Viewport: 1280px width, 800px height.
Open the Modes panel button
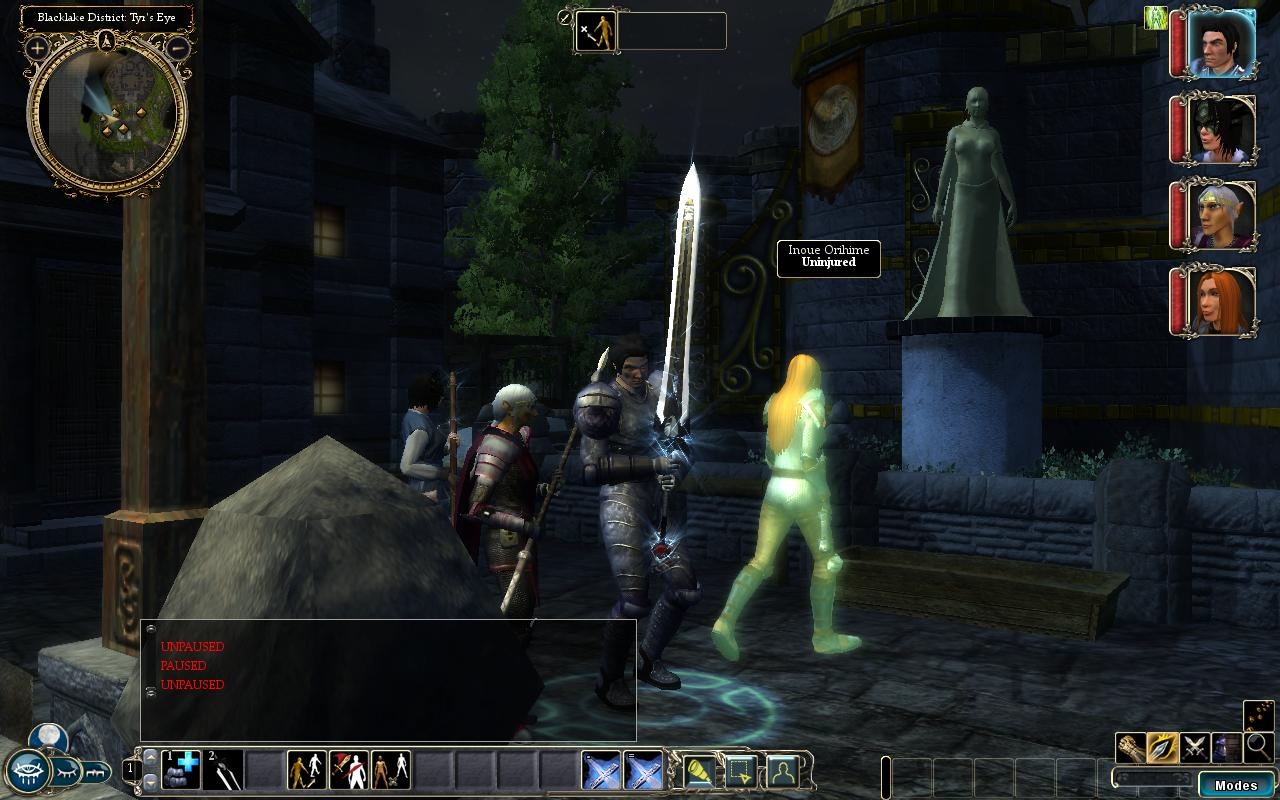click(1235, 785)
